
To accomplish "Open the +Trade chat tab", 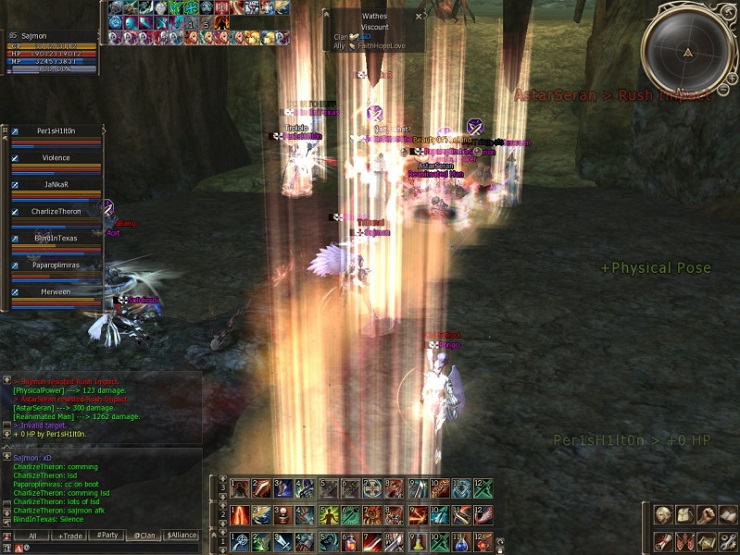I will tap(70, 535).
